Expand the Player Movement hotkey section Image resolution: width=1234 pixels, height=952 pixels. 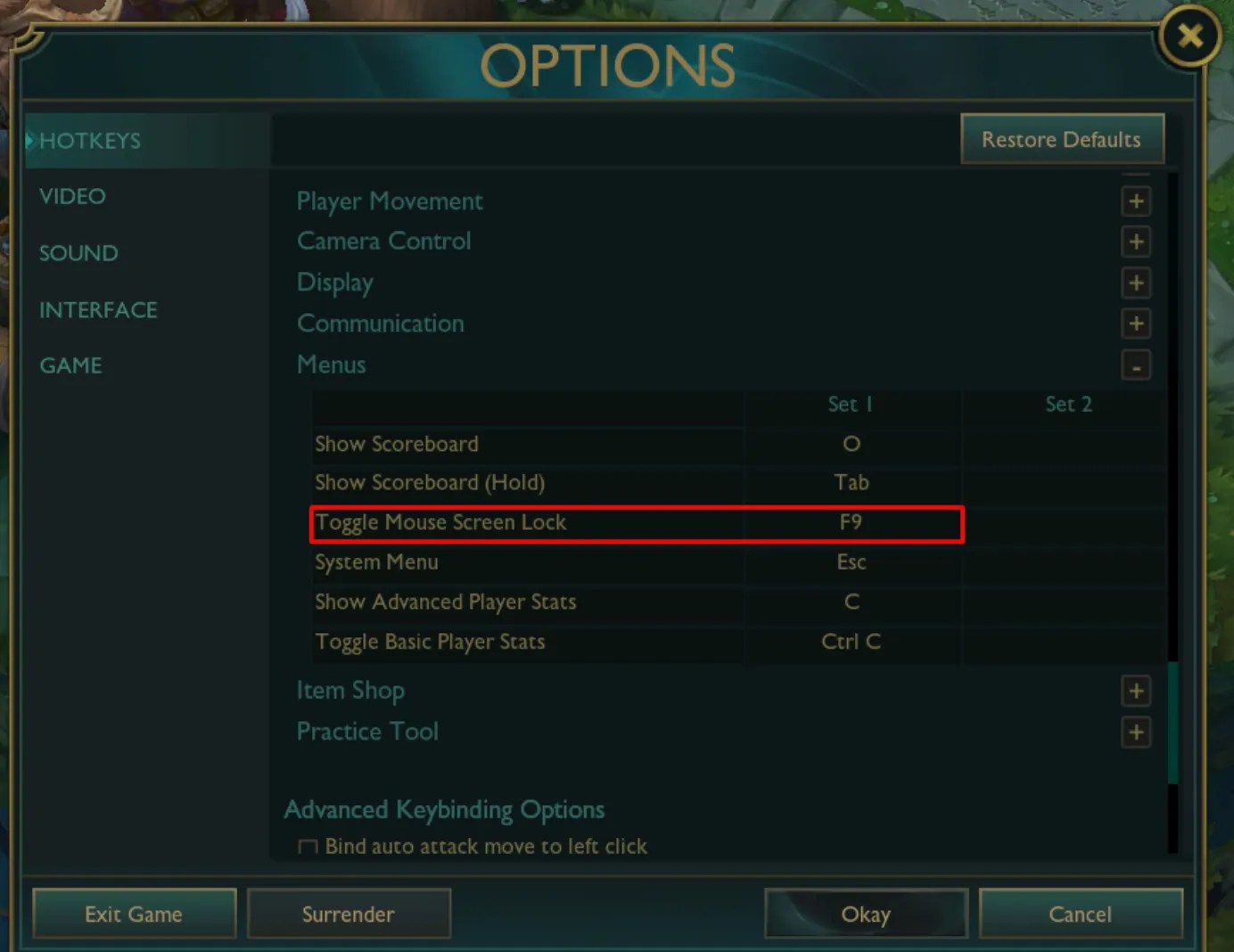(1136, 201)
